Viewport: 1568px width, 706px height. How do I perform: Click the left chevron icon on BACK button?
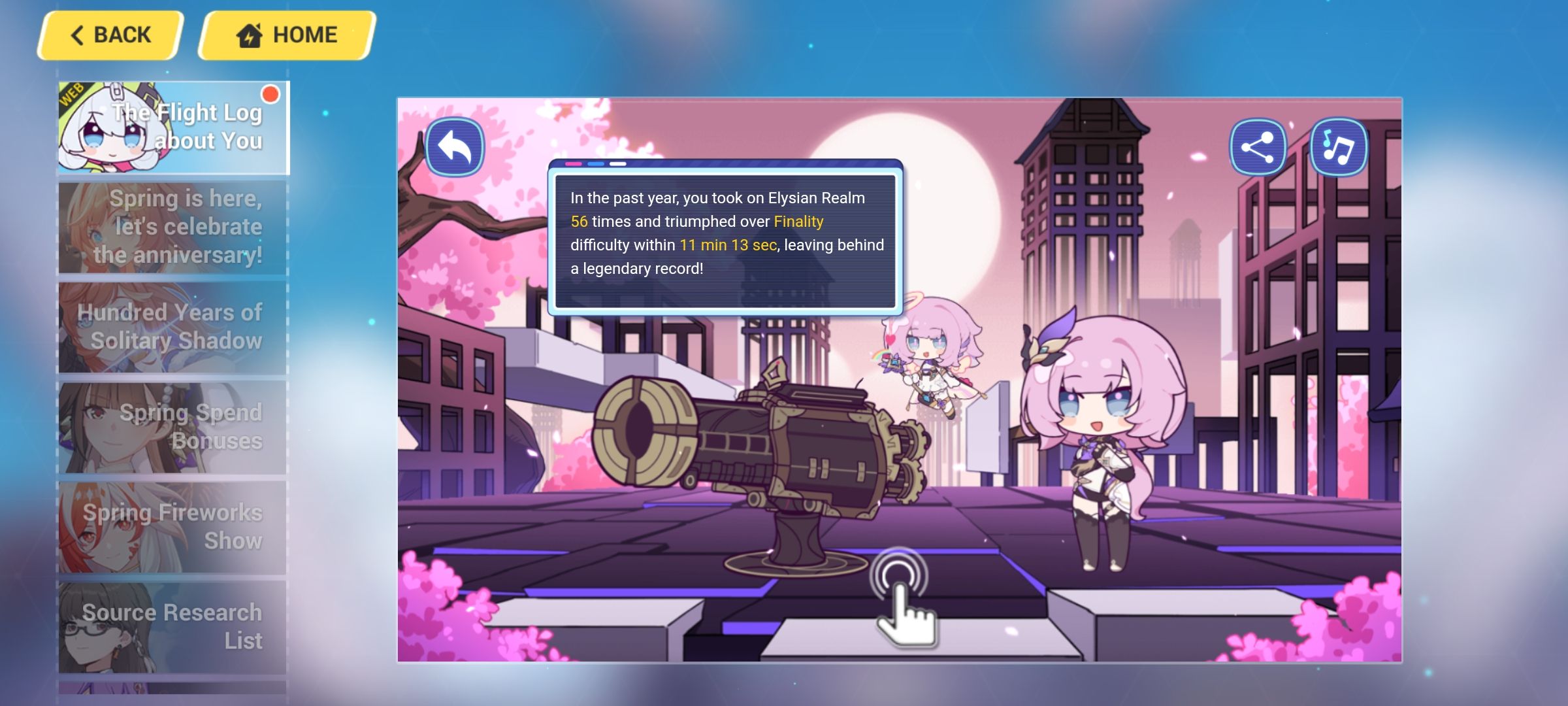(x=78, y=35)
